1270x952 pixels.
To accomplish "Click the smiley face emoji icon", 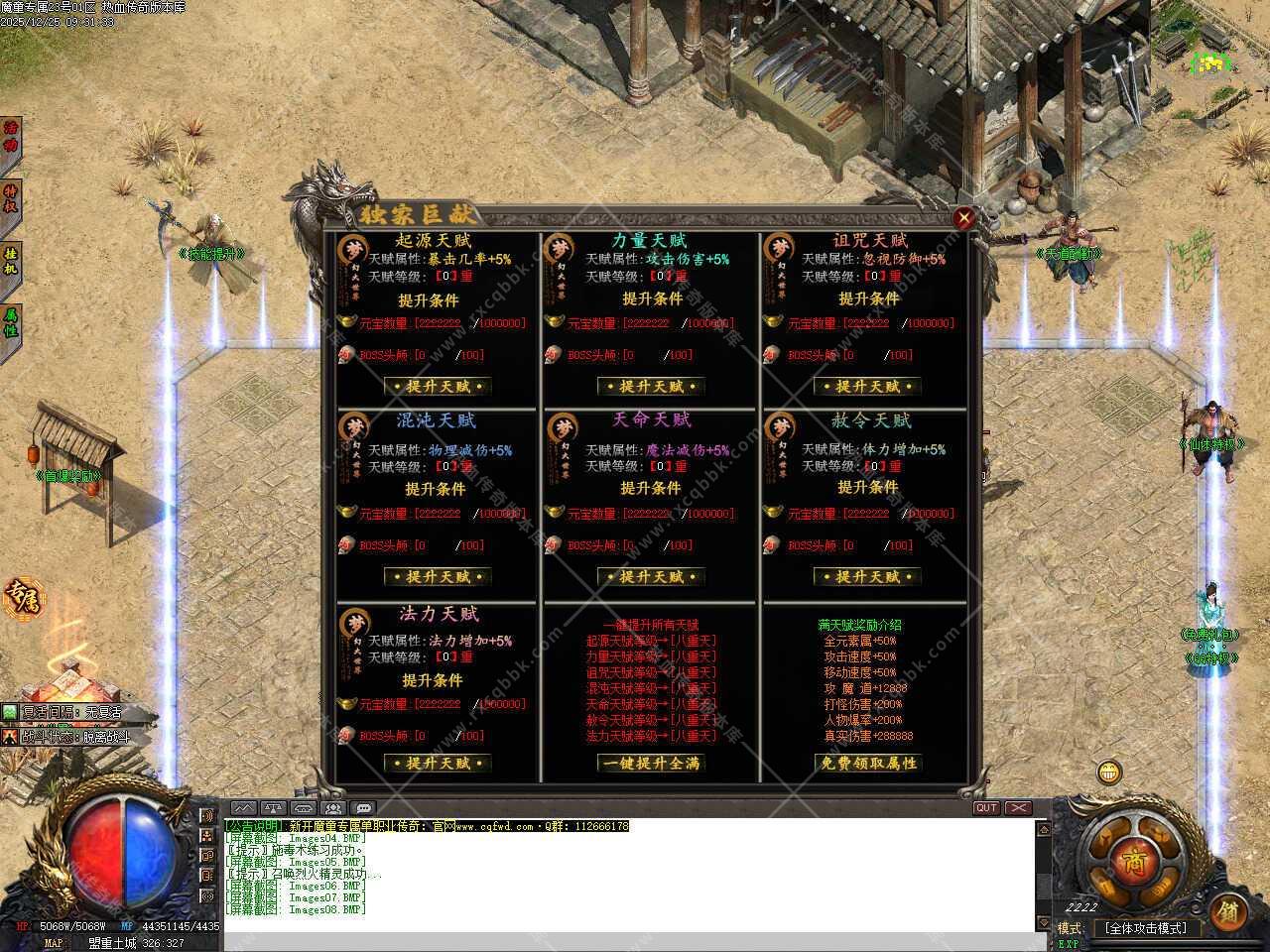I will pyautogui.click(x=1109, y=772).
